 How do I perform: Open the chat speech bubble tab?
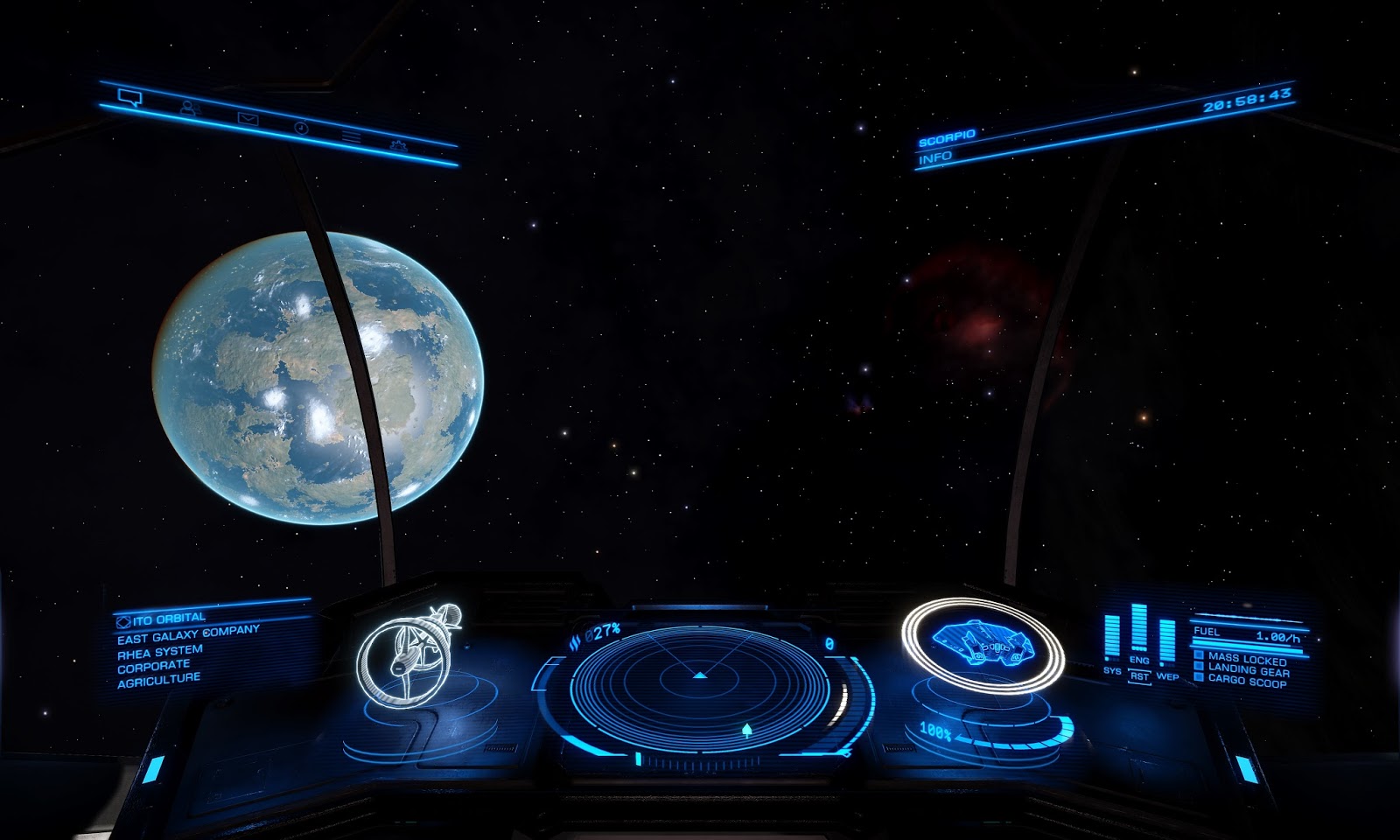tap(129, 97)
